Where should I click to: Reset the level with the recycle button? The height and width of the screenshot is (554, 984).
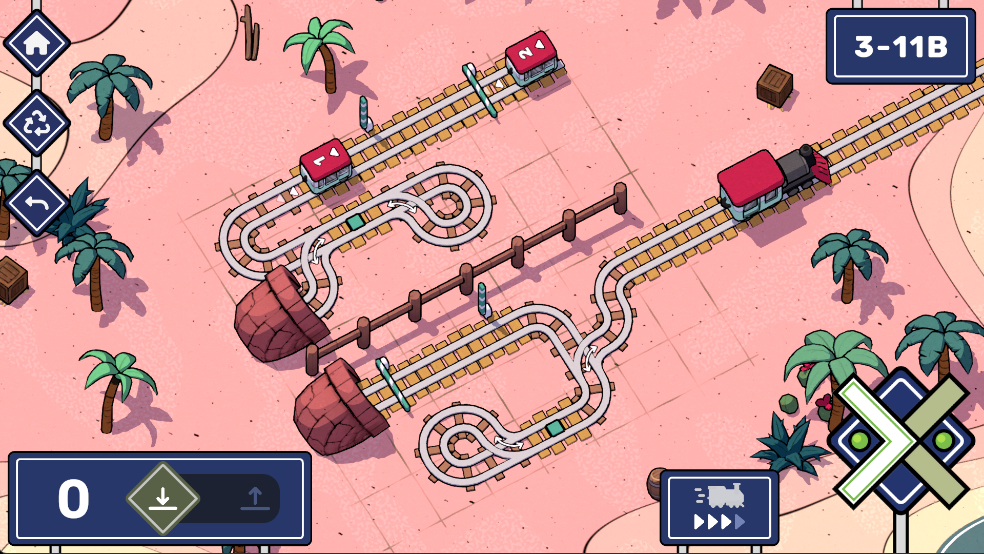click(x=37, y=124)
